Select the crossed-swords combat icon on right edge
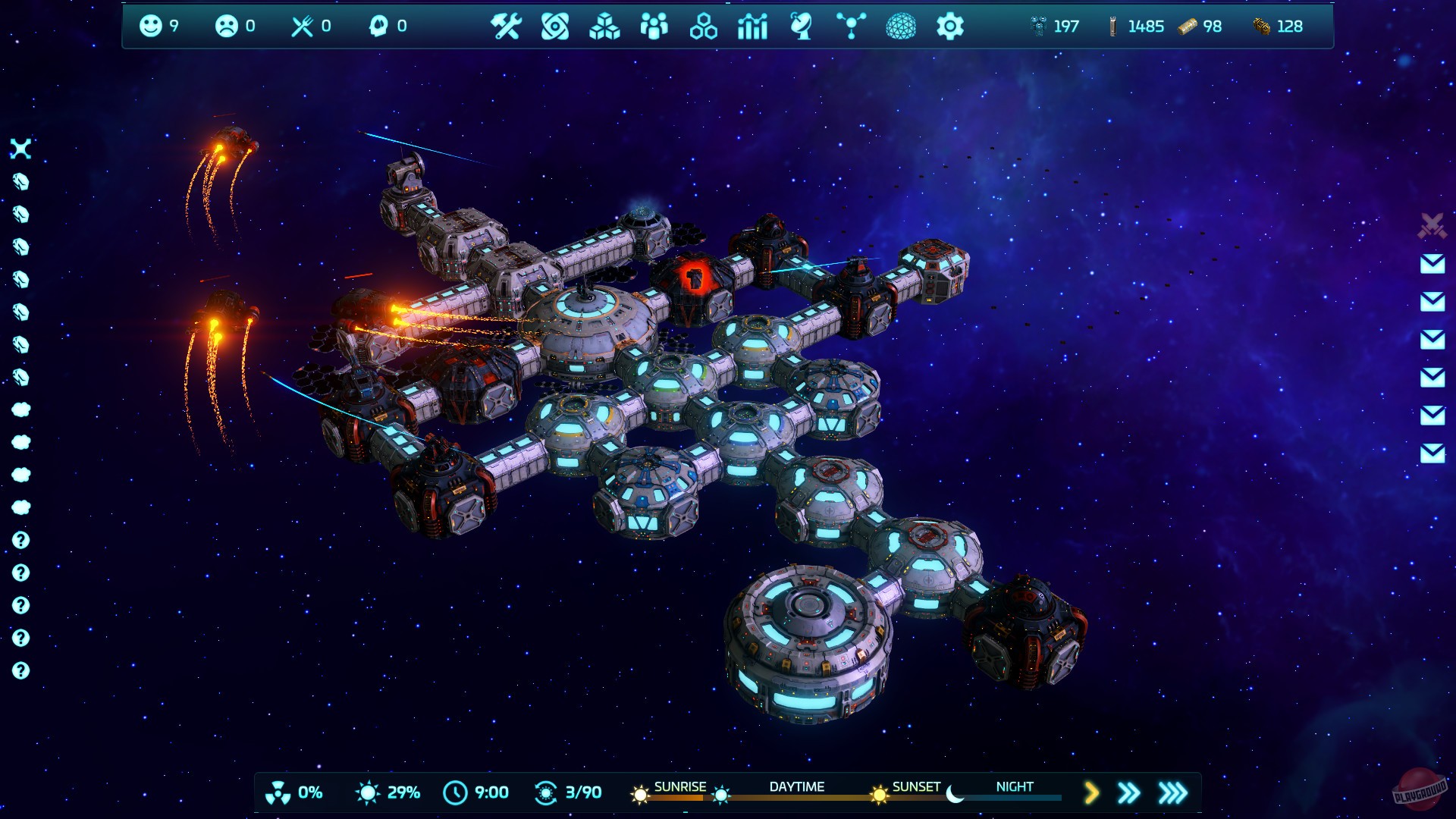Screen dimensions: 1456x819 [1429, 224]
